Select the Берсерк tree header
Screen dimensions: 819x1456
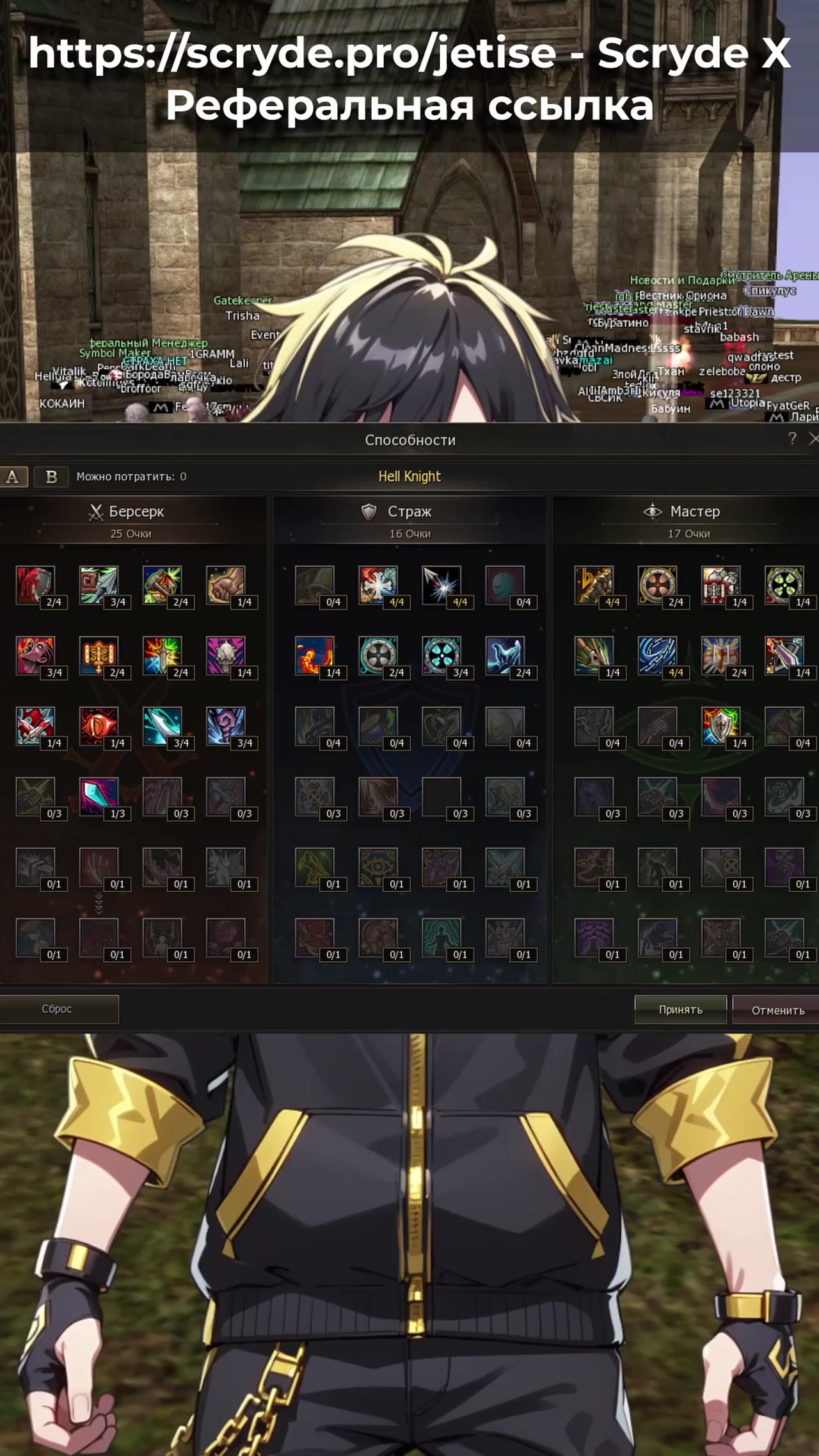point(127,512)
